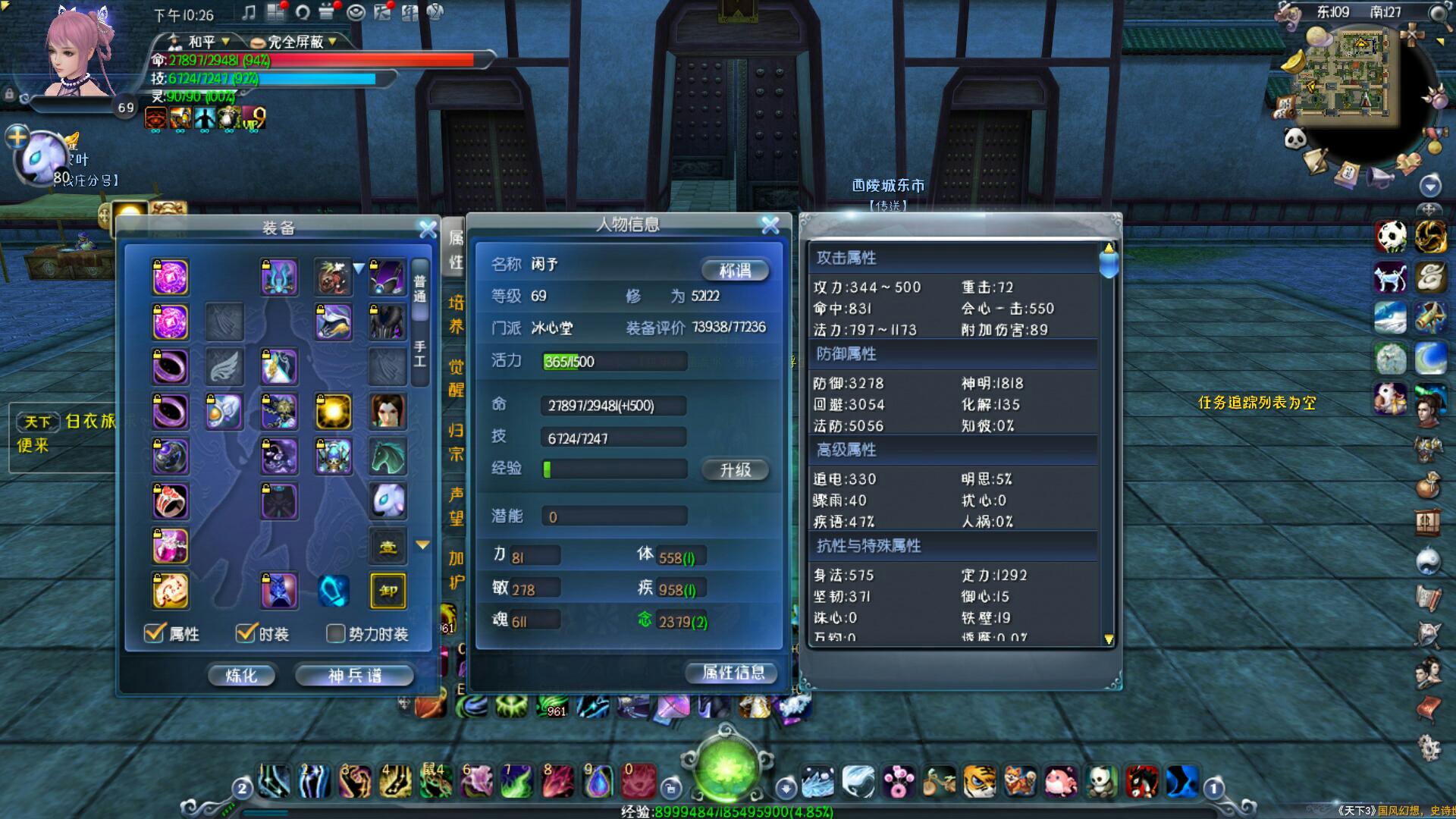Image resolution: width=1456 pixels, height=819 pixels.
Task: Click the 卸 unequip button
Action: point(388,591)
